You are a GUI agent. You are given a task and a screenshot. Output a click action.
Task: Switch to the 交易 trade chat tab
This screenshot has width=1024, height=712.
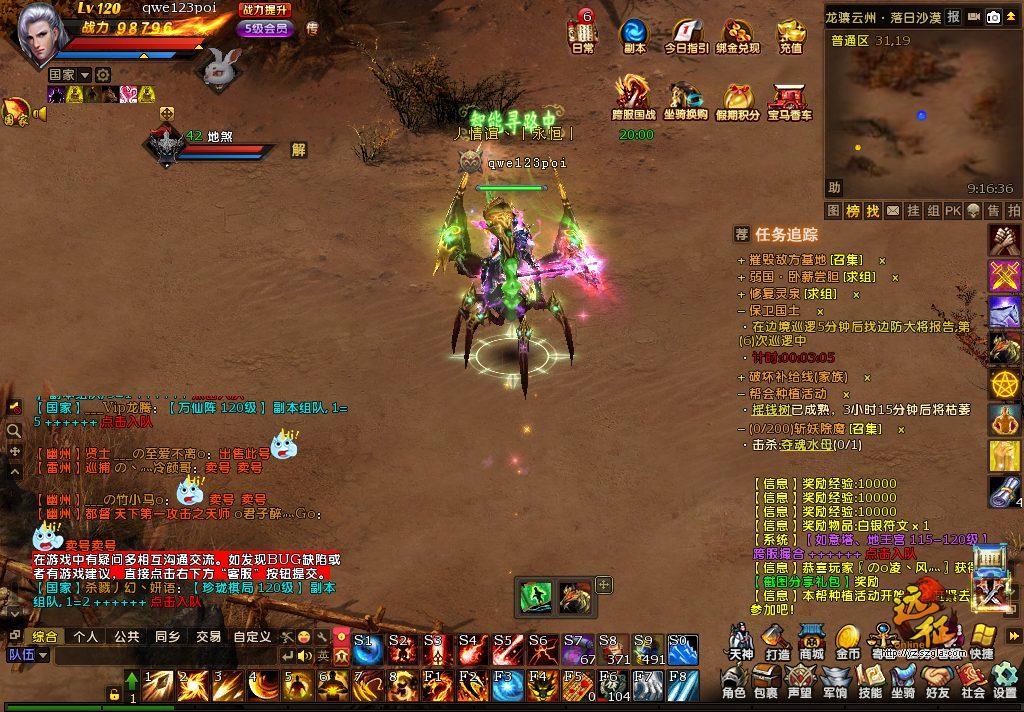pyautogui.click(x=208, y=636)
